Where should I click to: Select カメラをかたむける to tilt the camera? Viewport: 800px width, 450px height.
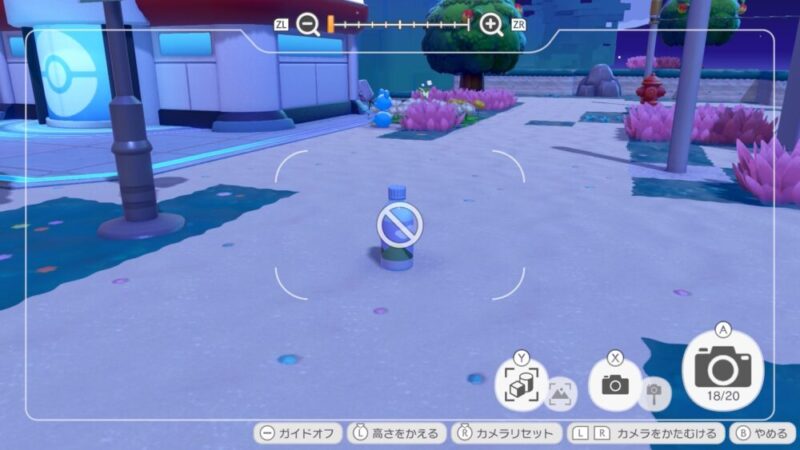645,433
